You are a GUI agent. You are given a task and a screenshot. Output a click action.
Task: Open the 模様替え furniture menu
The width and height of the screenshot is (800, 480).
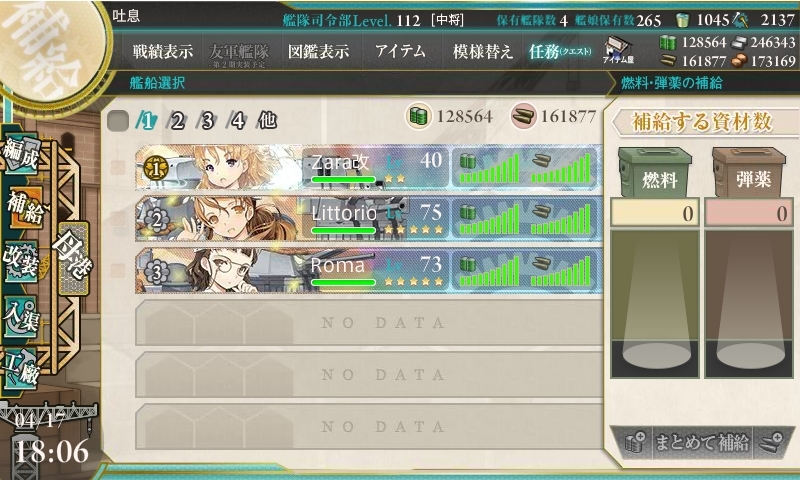tap(483, 52)
